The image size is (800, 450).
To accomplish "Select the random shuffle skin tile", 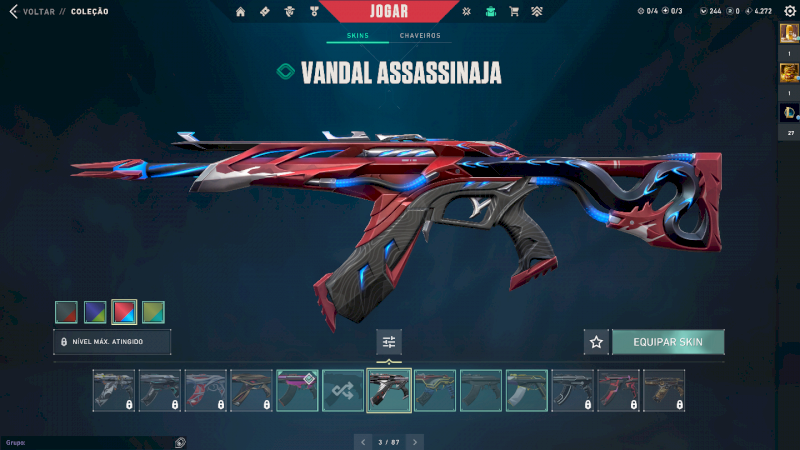I will (343, 390).
